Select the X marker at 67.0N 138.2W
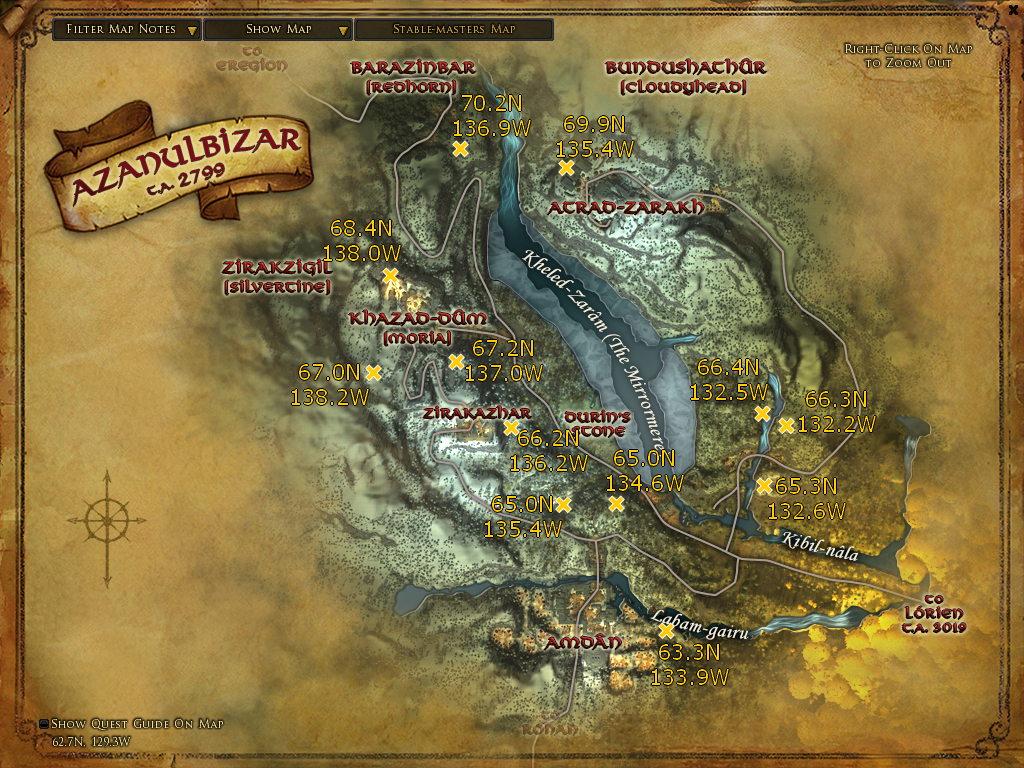Viewport: 1024px width, 768px height. coord(373,372)
